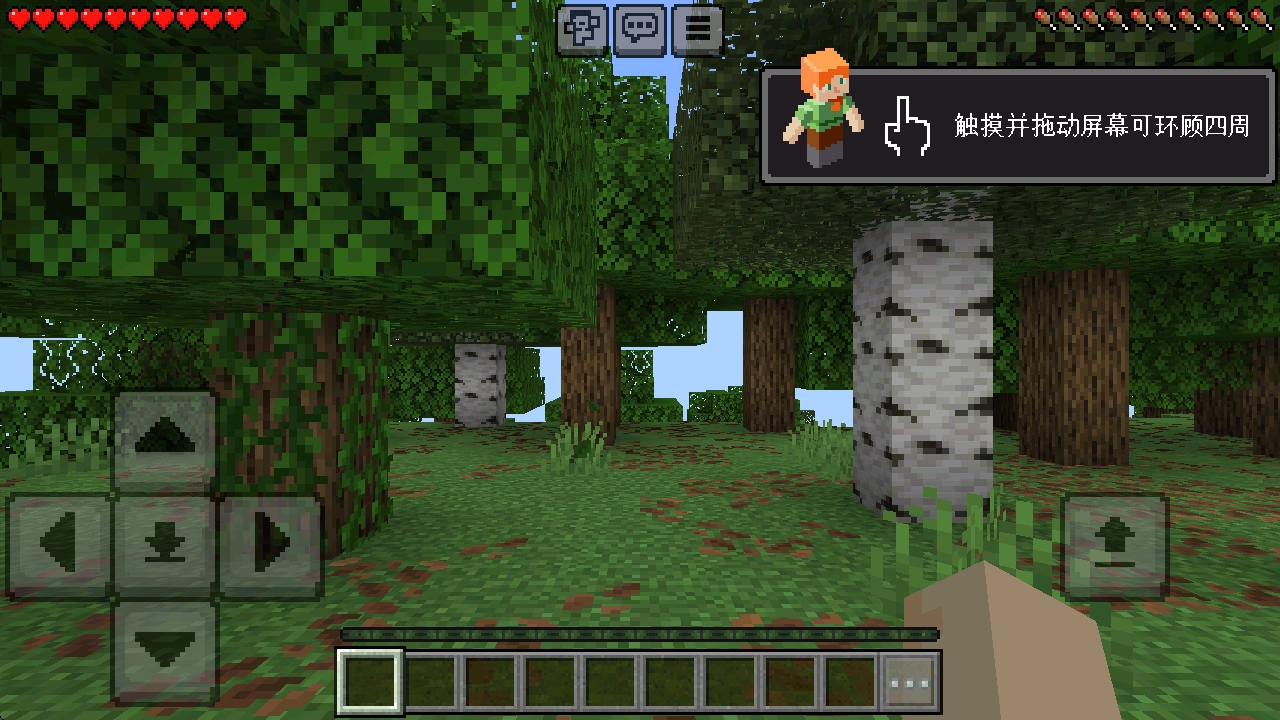
Task: Open the inventory with the three-dot hotbar button
Action: (910, 683)
